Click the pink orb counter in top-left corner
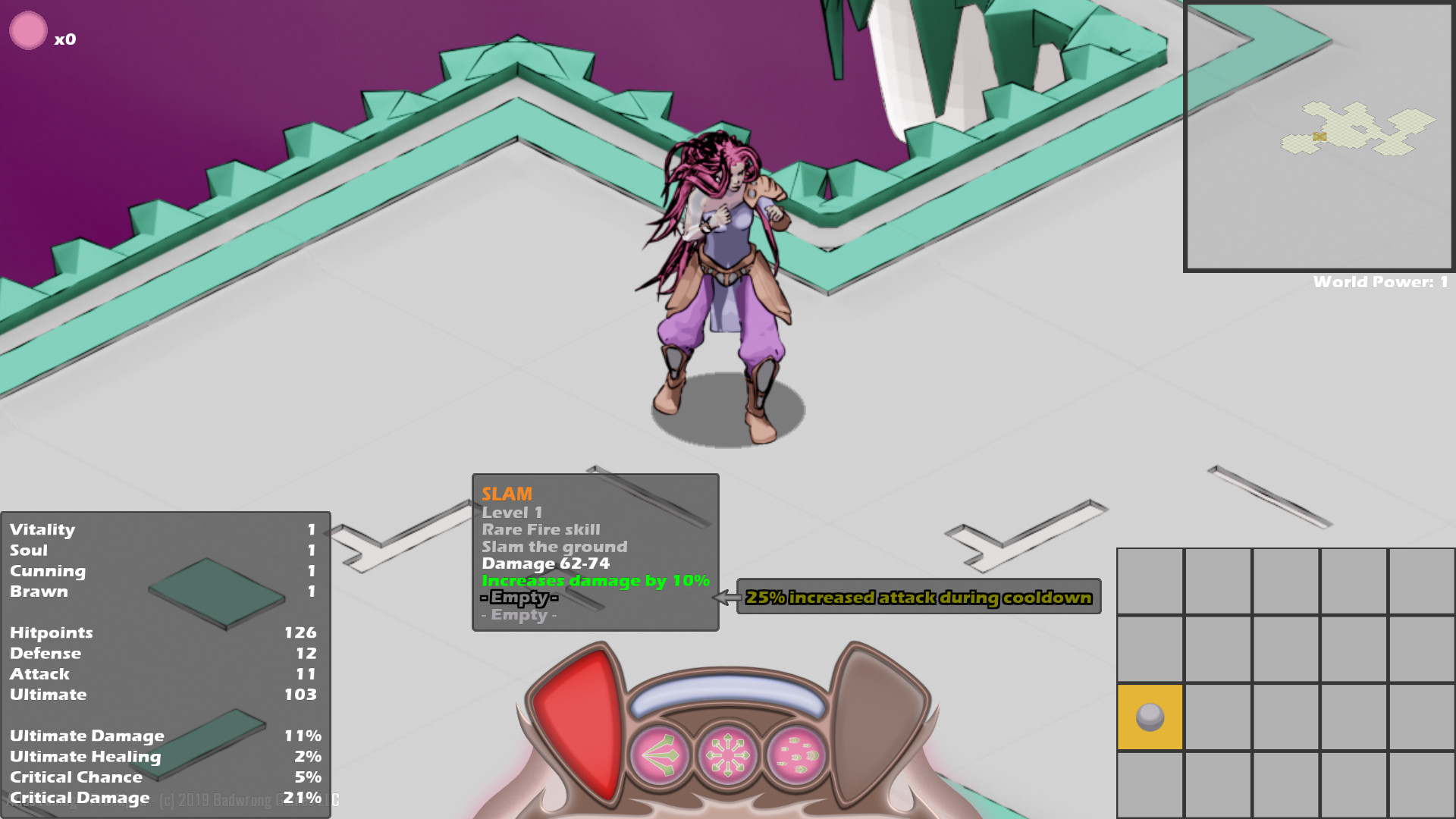 click(29, 31)
